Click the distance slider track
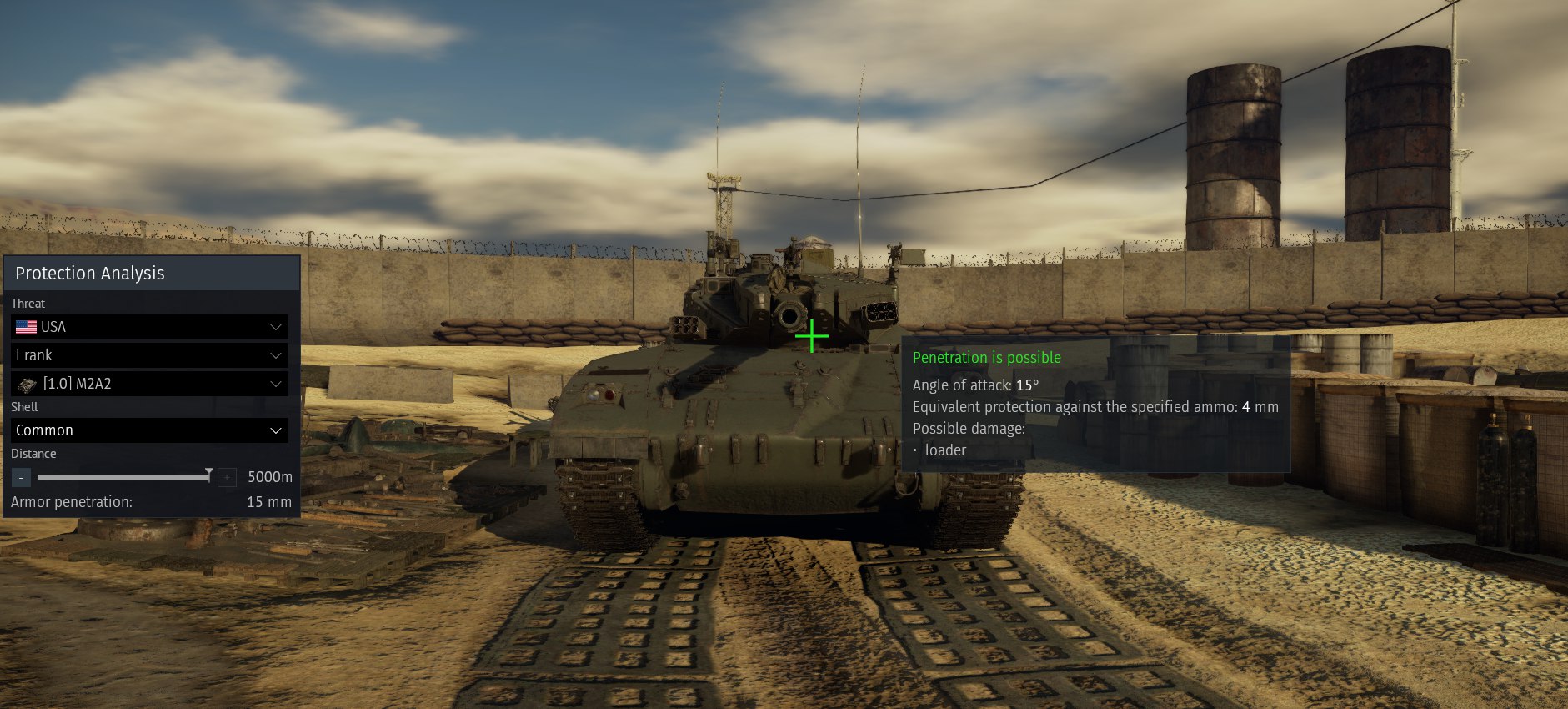This screenshot has width=1568, height=709. pyautogui.click(x=123, y=477)
